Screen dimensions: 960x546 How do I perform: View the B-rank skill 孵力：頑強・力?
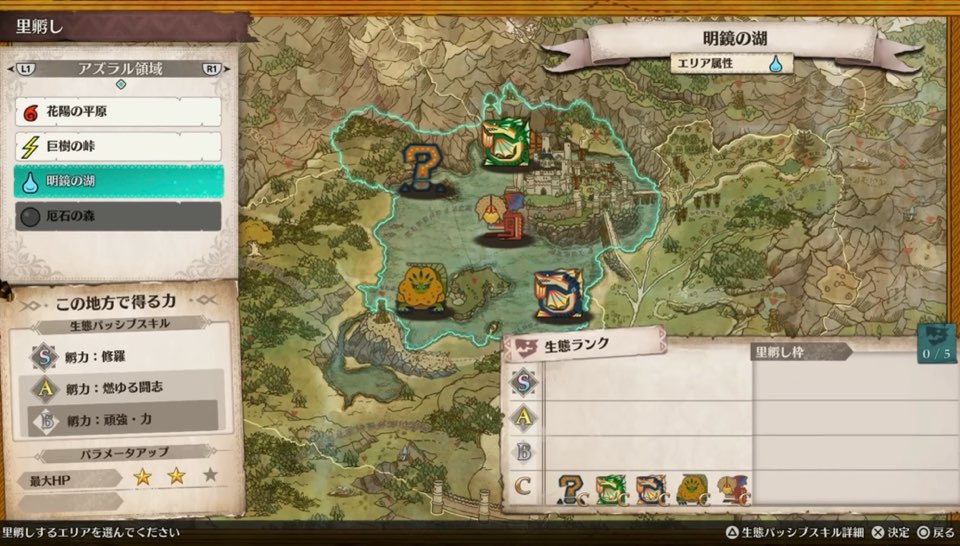[120, 417]
